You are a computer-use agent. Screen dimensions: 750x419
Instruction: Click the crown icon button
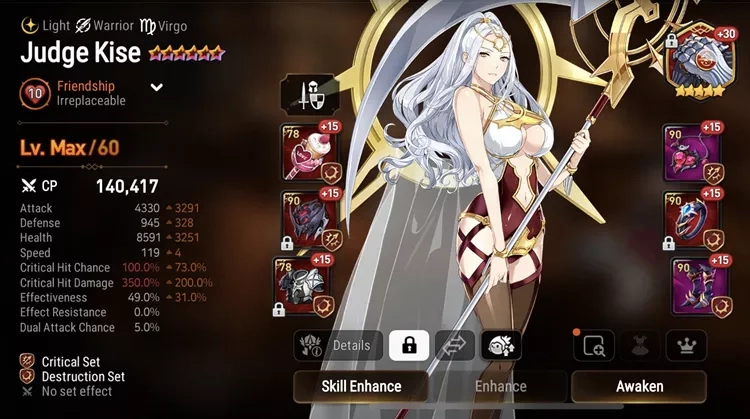[x=686, y=346]
